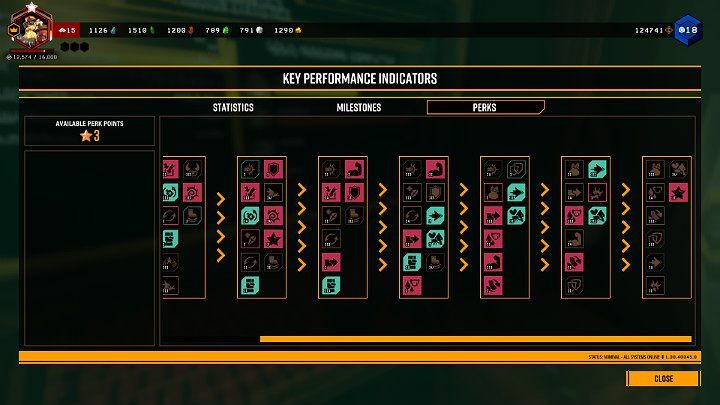Image resolution: width=720 pixels, height=405 pixels.
Task: Click the blue hexagon level badge
Action: pos(688,30)
